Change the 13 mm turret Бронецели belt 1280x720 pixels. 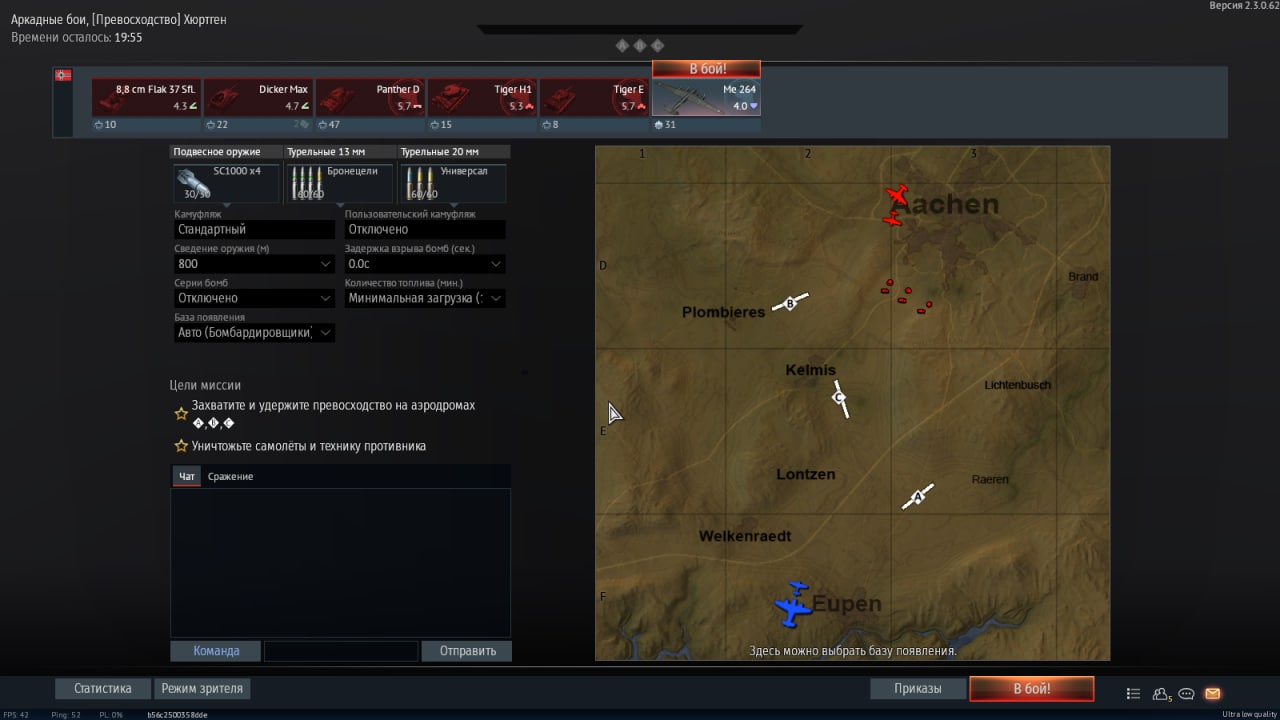(x=339, y=183)
